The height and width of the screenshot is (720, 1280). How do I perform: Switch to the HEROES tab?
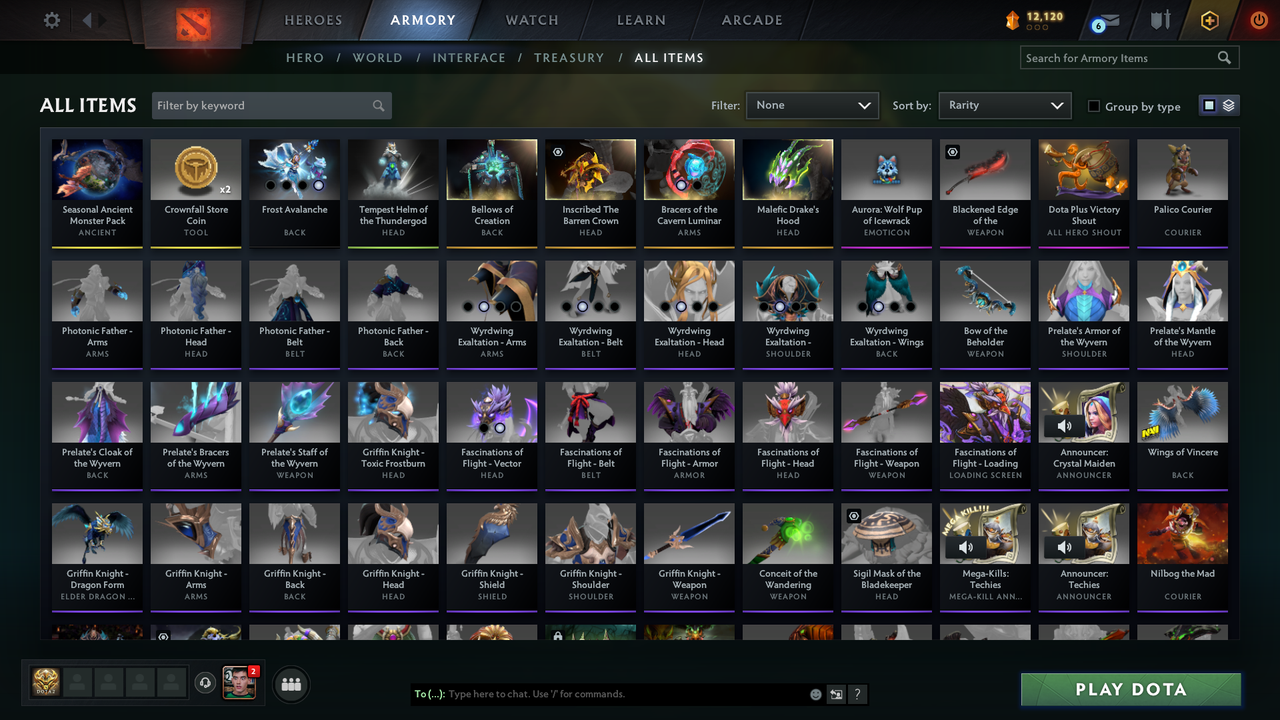tap(313, 19)
